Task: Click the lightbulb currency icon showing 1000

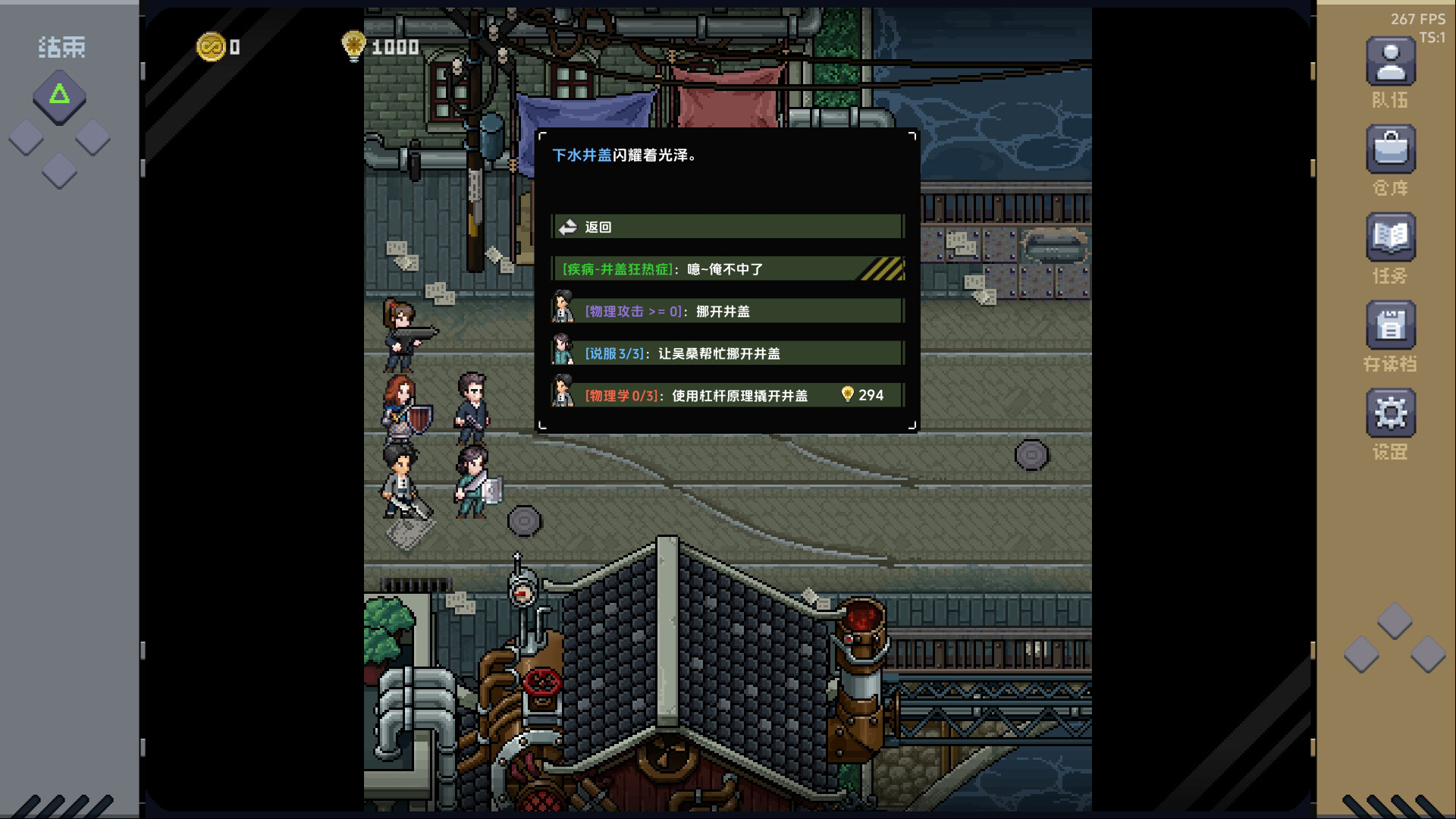Action: tap(353, 45)
